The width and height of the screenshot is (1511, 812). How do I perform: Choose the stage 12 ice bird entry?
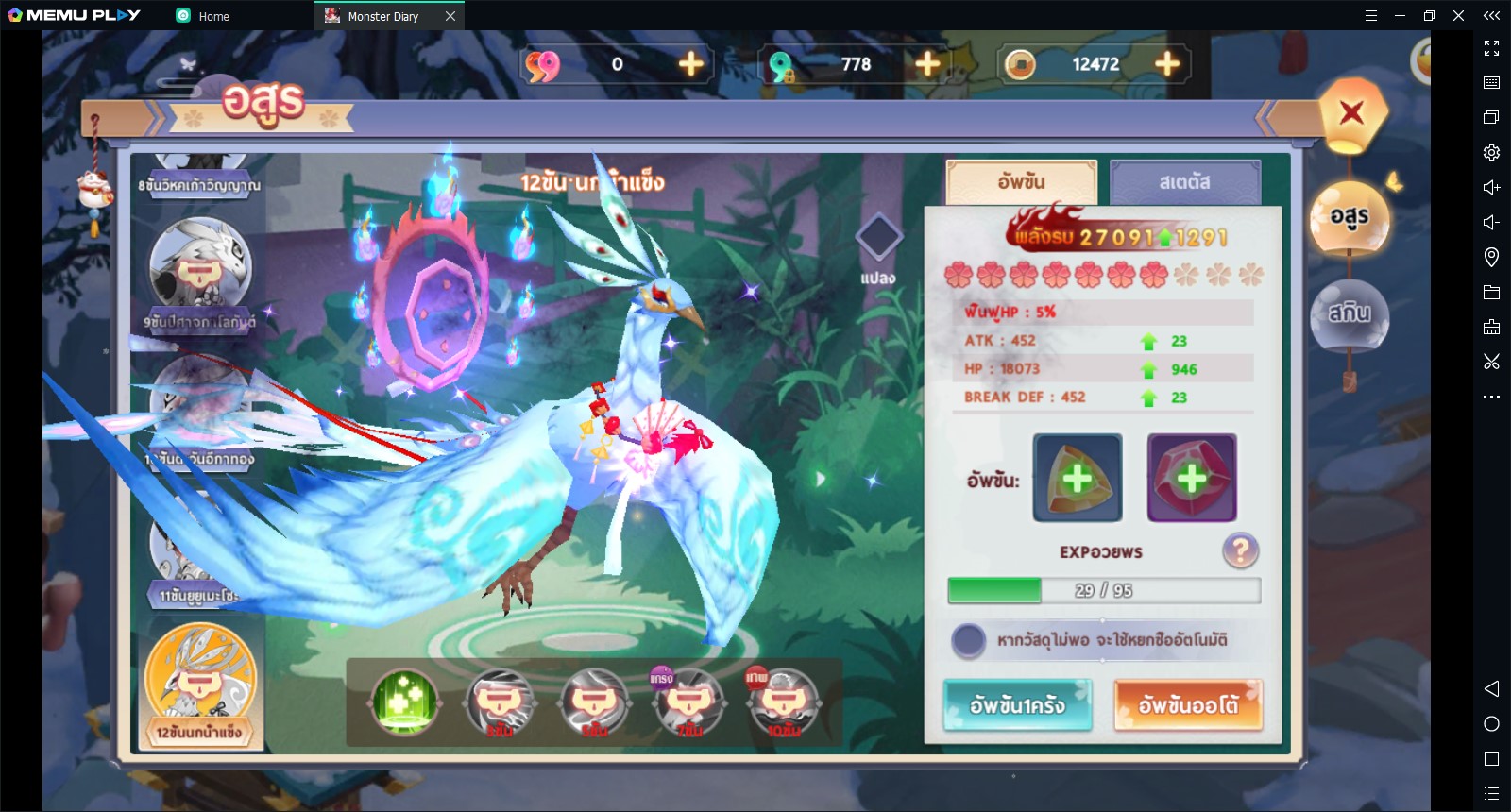click(200, 685)
